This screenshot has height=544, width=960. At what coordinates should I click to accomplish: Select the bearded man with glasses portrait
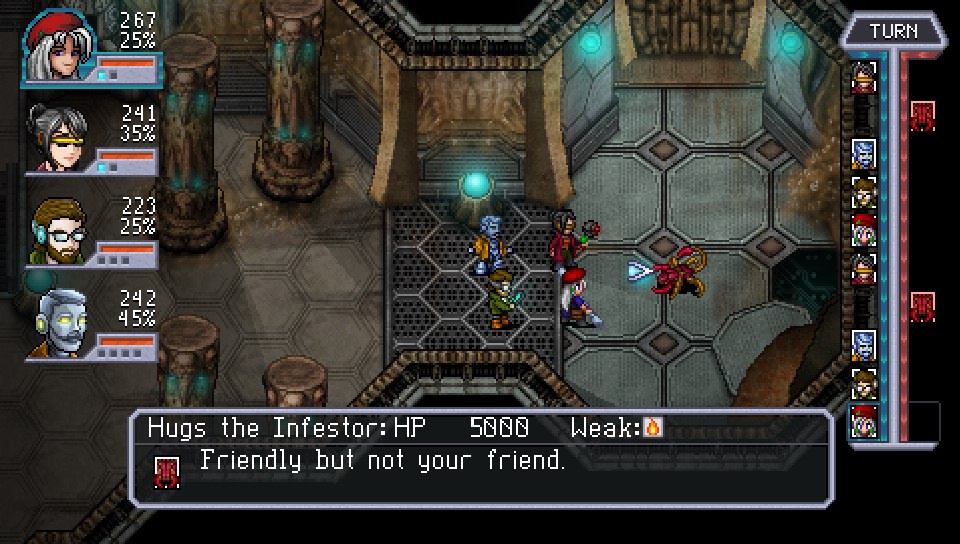pyautogui.click(x=59, y=230)
